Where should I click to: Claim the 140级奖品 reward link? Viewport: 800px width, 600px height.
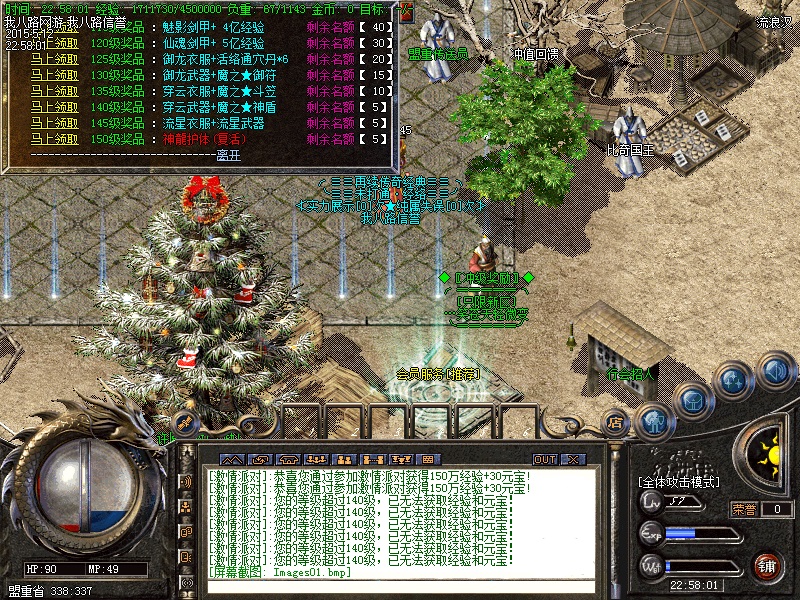coord(54,107)
